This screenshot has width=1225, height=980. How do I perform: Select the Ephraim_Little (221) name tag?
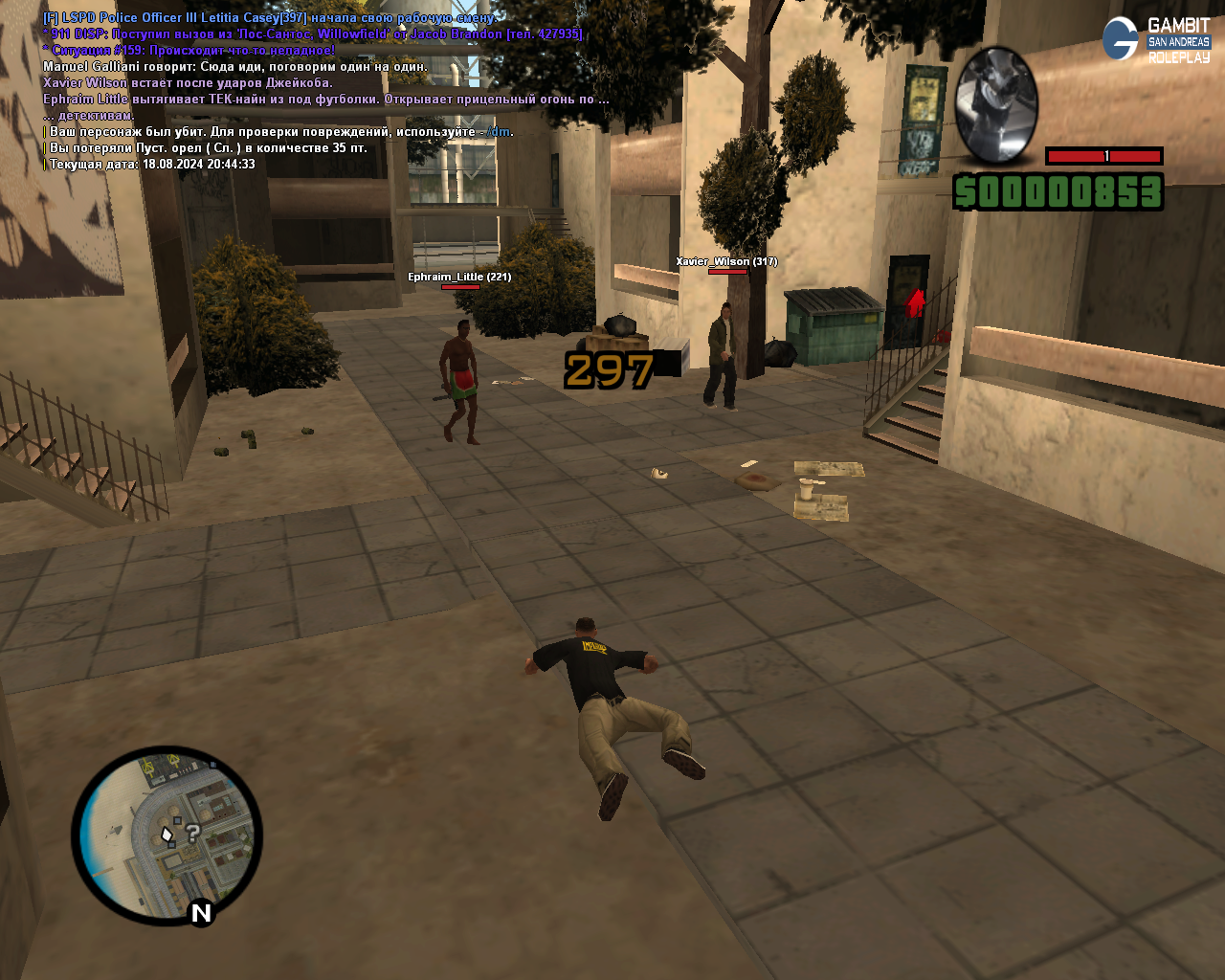point(459,277)
